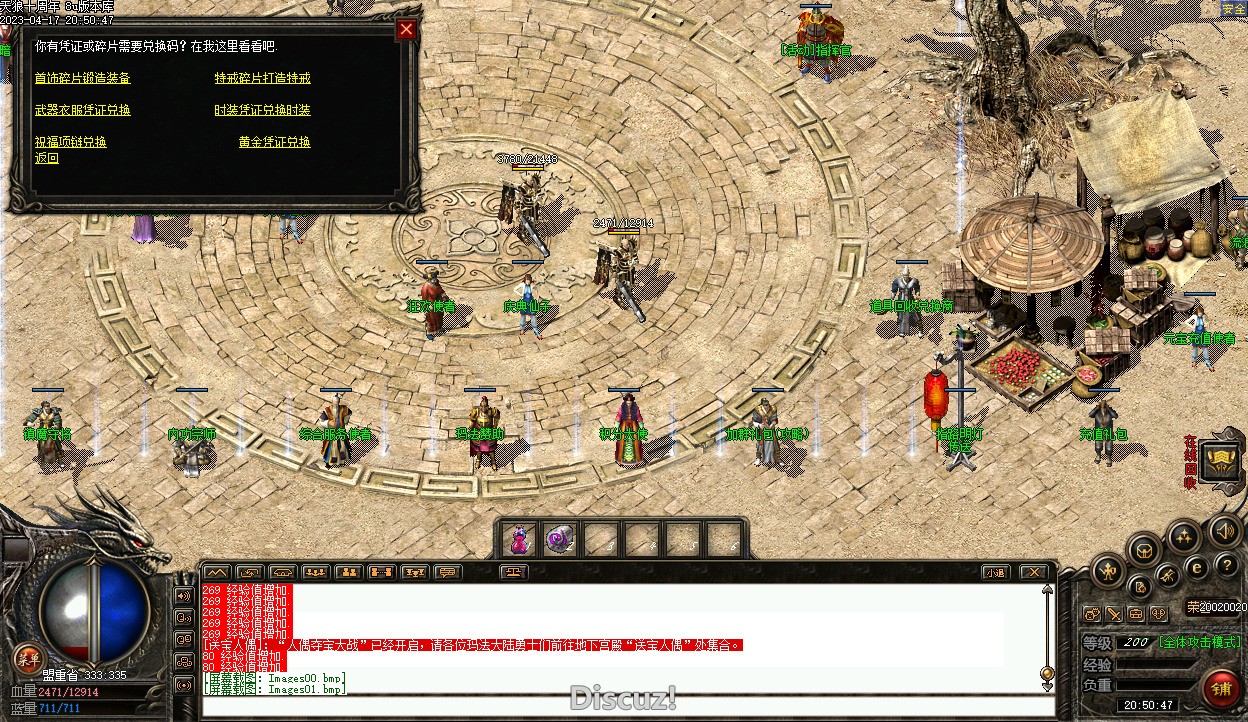1248x722 pixels.
Task: Close the exchange dialogue window
Action: [x=406, y=30]
